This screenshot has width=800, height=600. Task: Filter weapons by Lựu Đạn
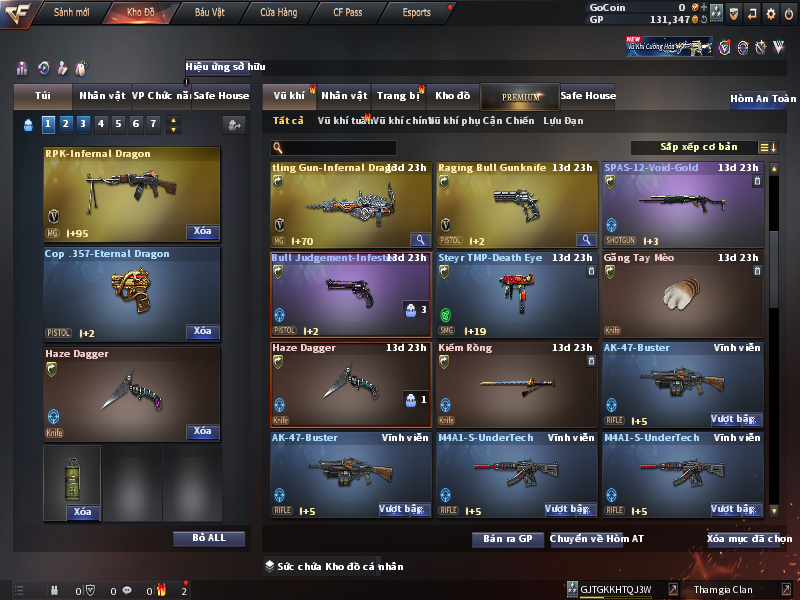[x=563, y=121]
